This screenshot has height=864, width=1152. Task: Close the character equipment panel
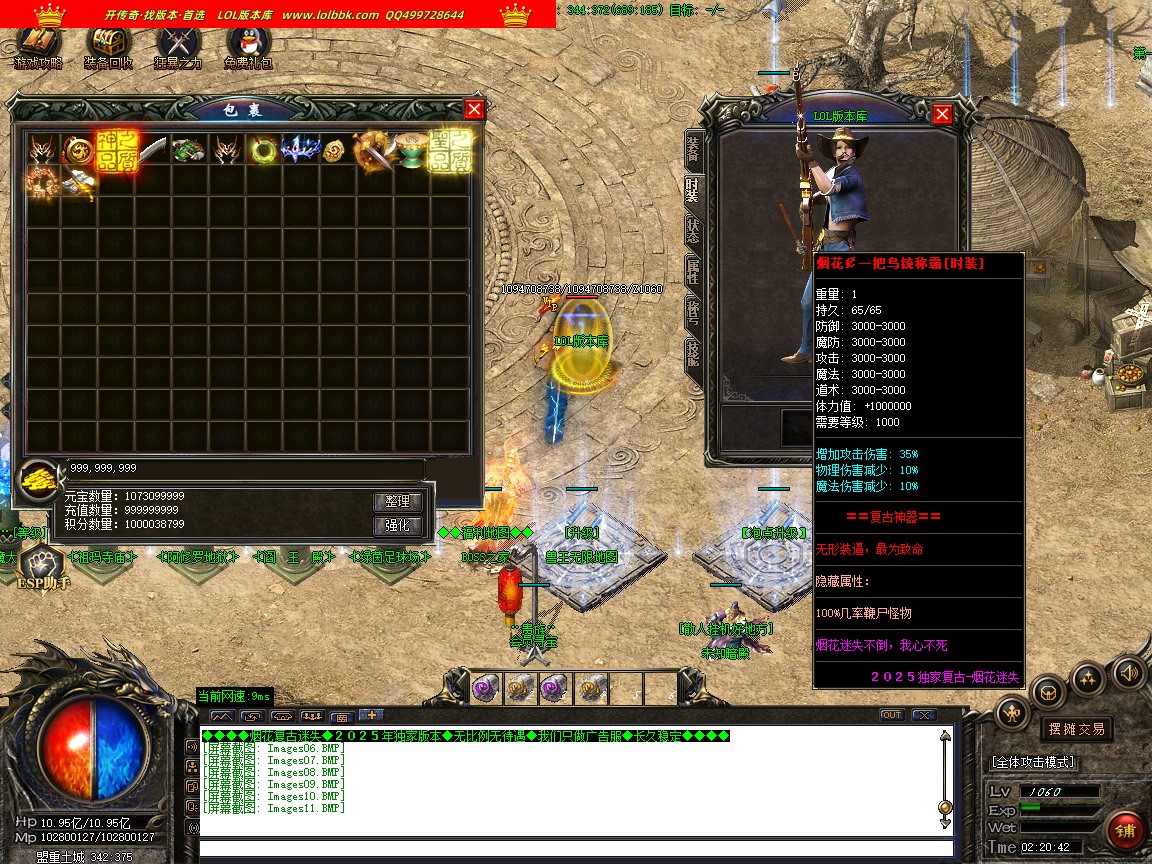[x=942, y=114]
